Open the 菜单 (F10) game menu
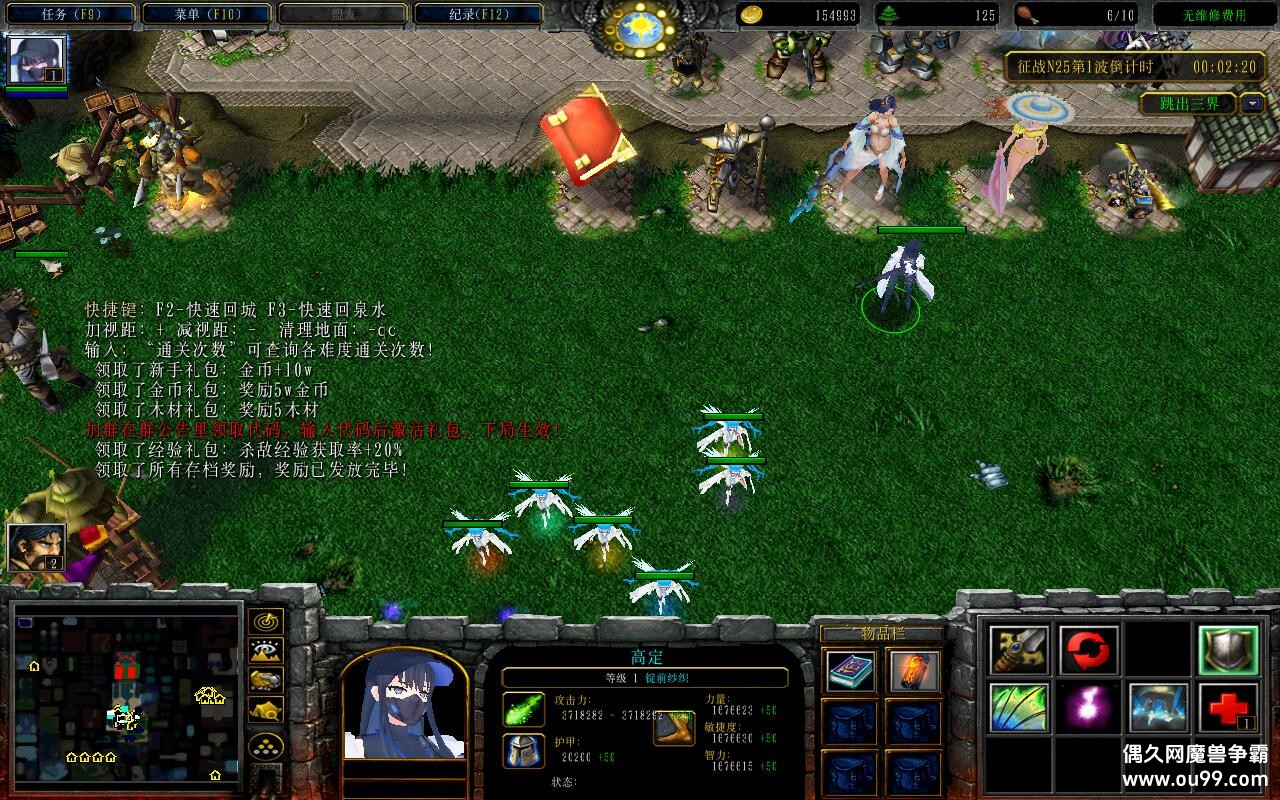 (207, 14)
